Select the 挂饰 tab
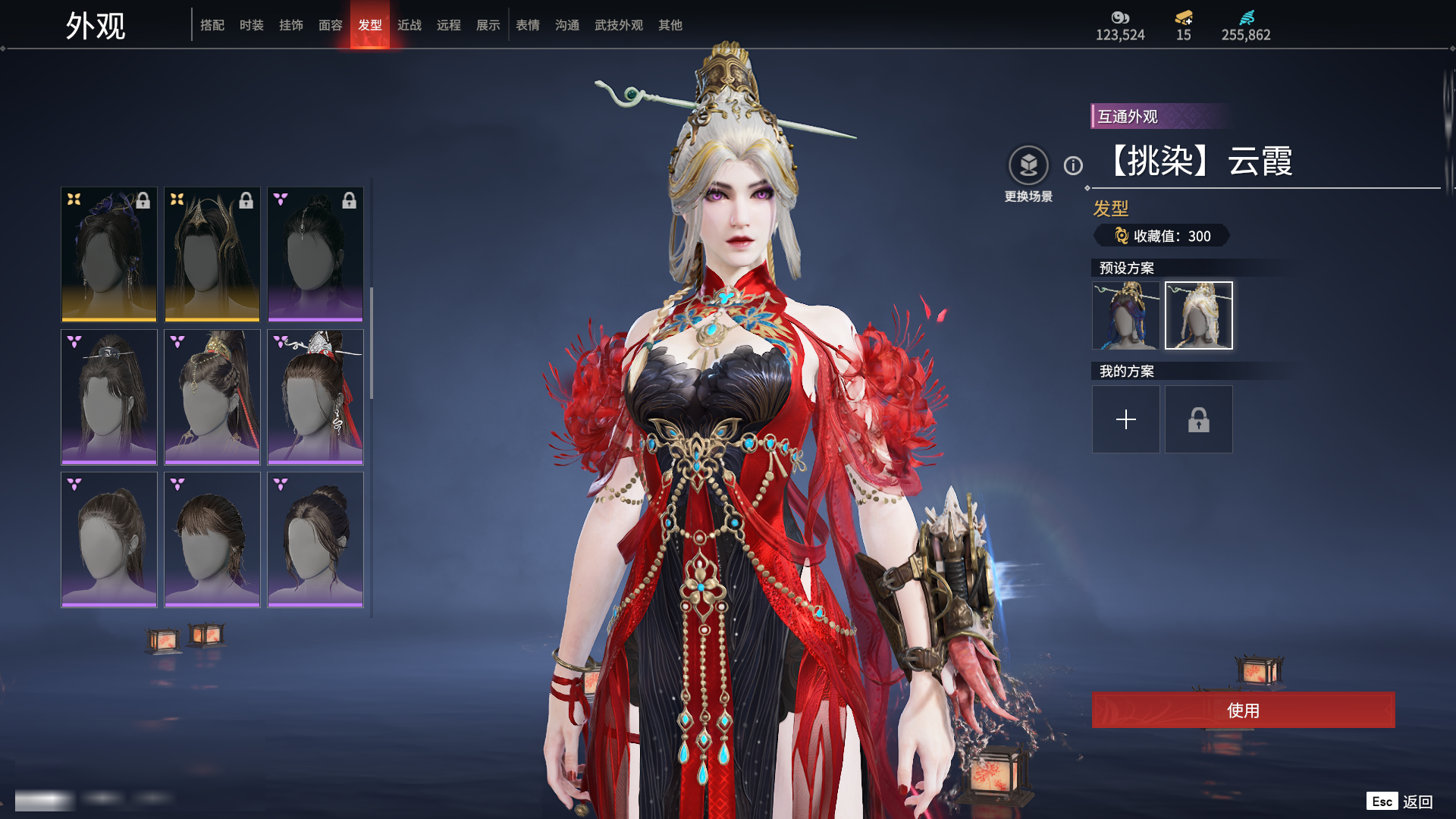This screenshot has width=1456, height=819. pyautogui.click(x=291, y=25)
